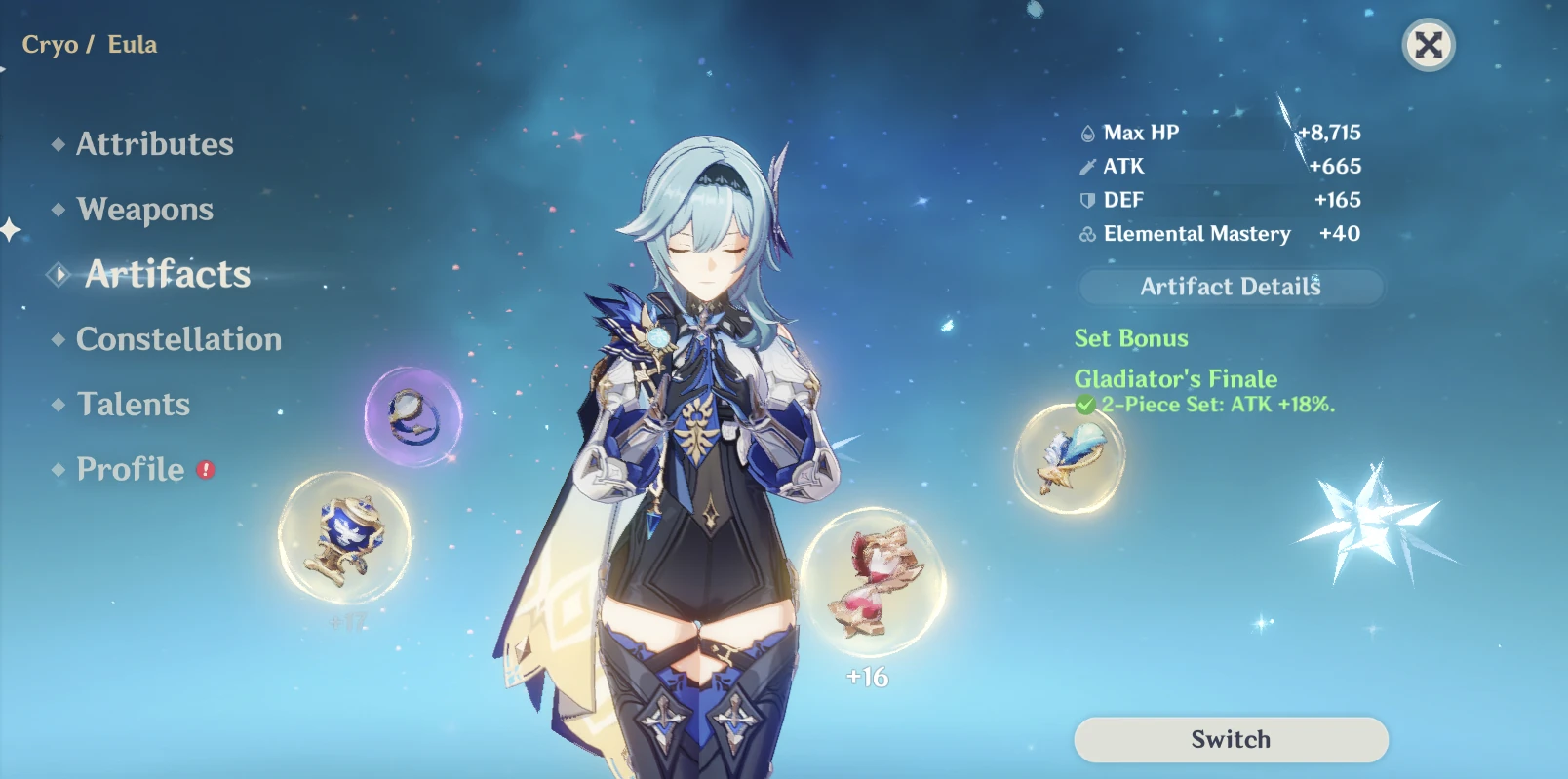The height and width of the screenshot is (779, 1568).
Task: Select the ATK sword stat icon
Action: [x=1085, y=166]
